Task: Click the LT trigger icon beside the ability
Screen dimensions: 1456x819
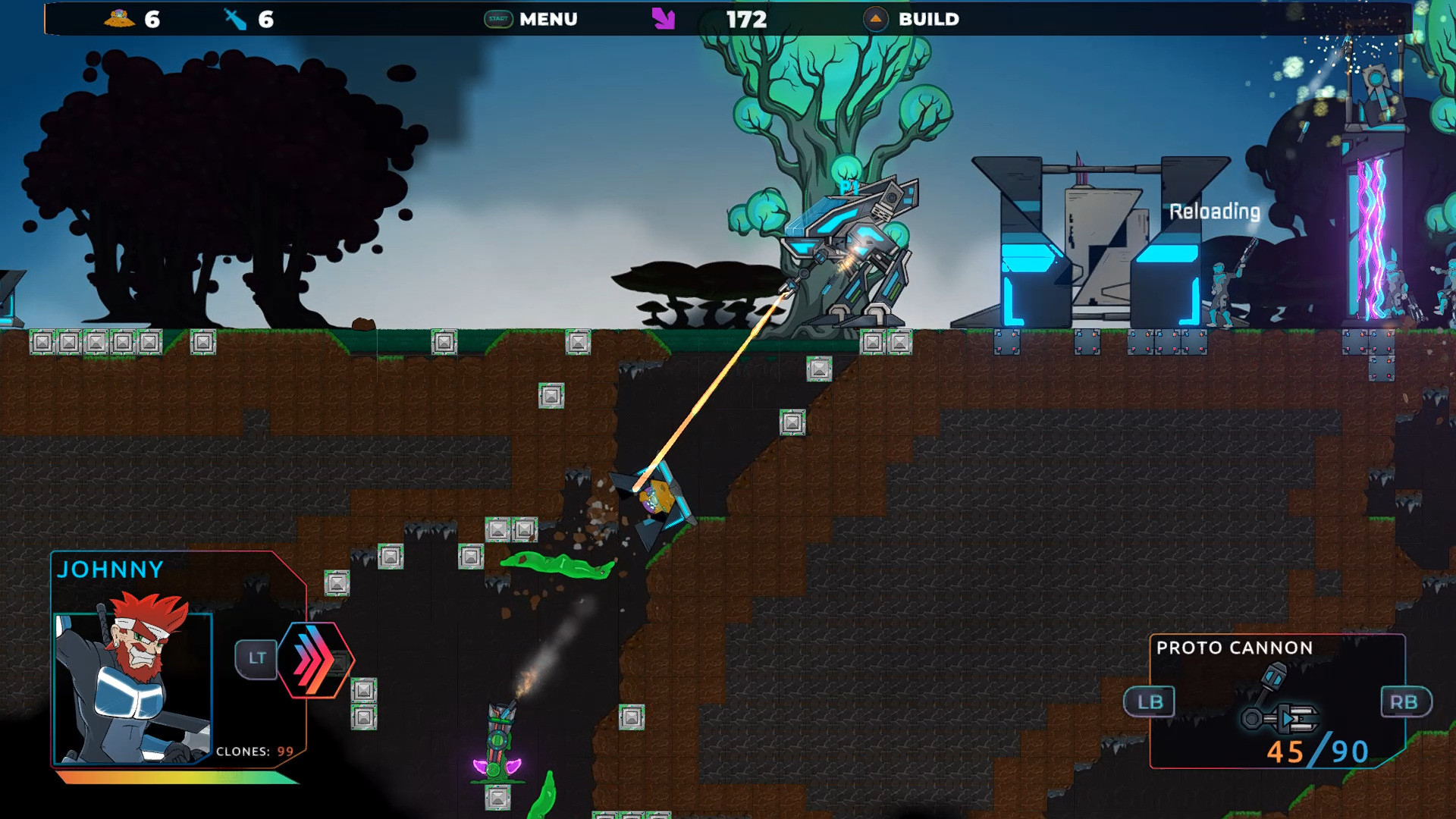Action: [257, 658]
